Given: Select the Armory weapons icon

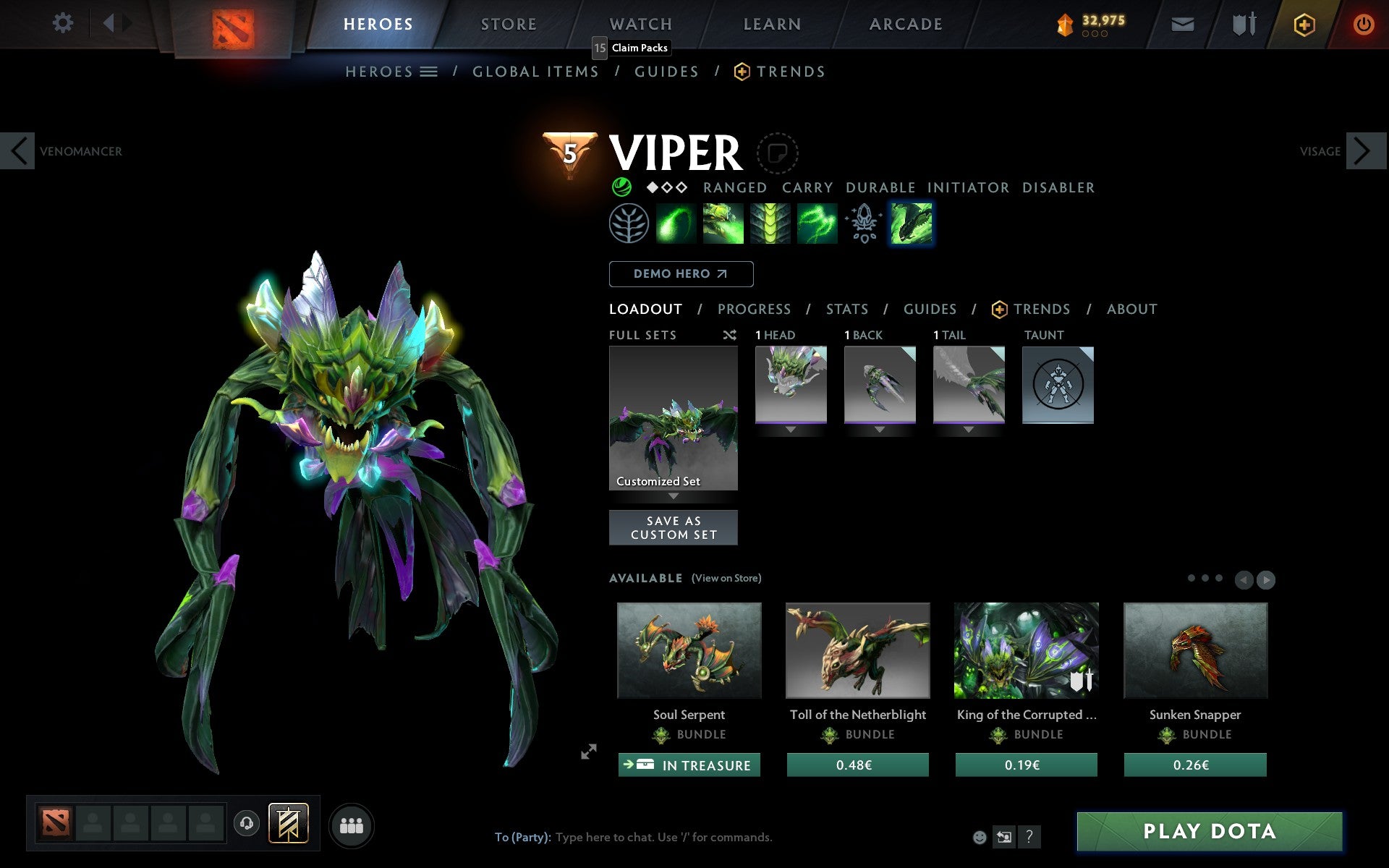Looking at the screenshot, I should tap(1243, 23).
